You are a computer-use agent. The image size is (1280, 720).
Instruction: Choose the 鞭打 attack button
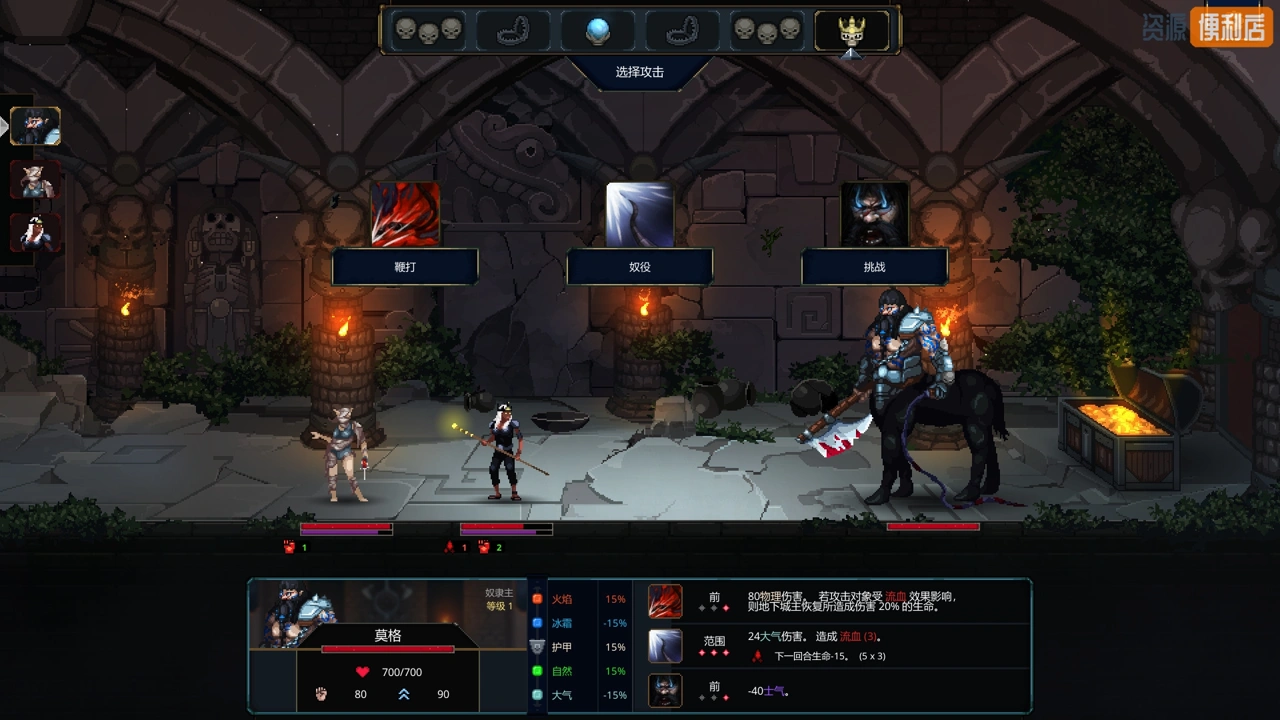pyautogui.click(x=405, y=267)
